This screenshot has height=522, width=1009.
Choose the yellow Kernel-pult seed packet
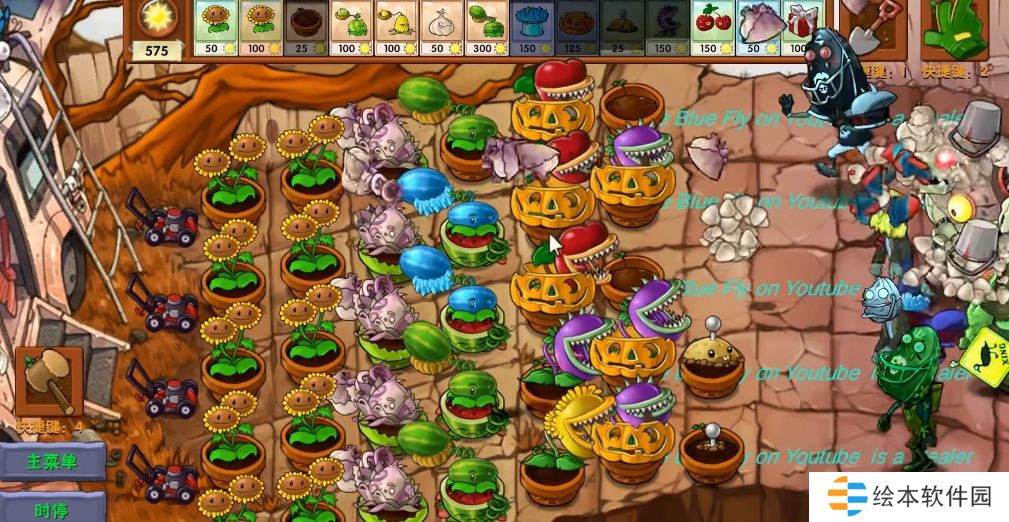(x=395, y=27)
